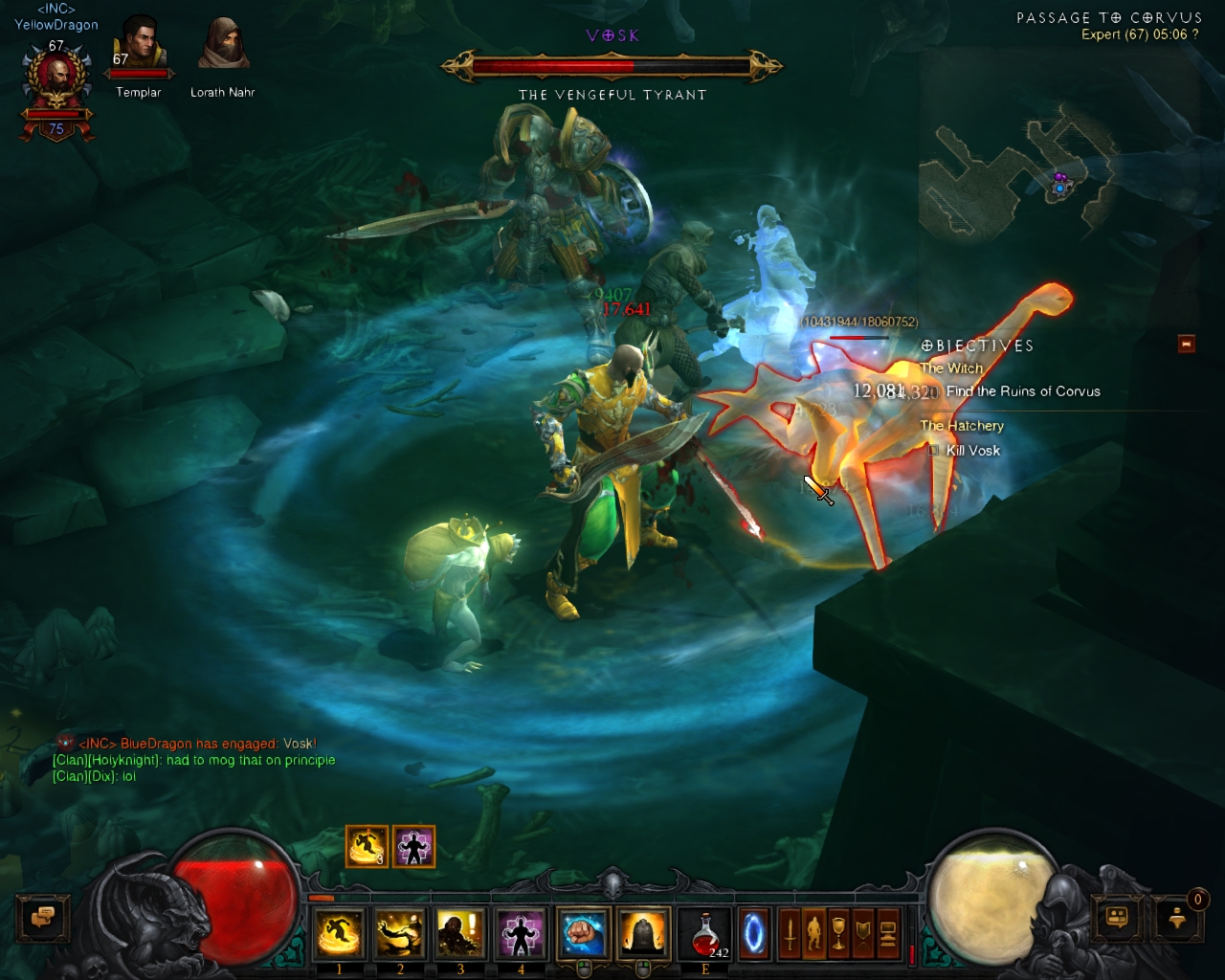The width and height of the screenshot is (1225, 980).
Task: Drink the red health potion
Action: [705, 934]
